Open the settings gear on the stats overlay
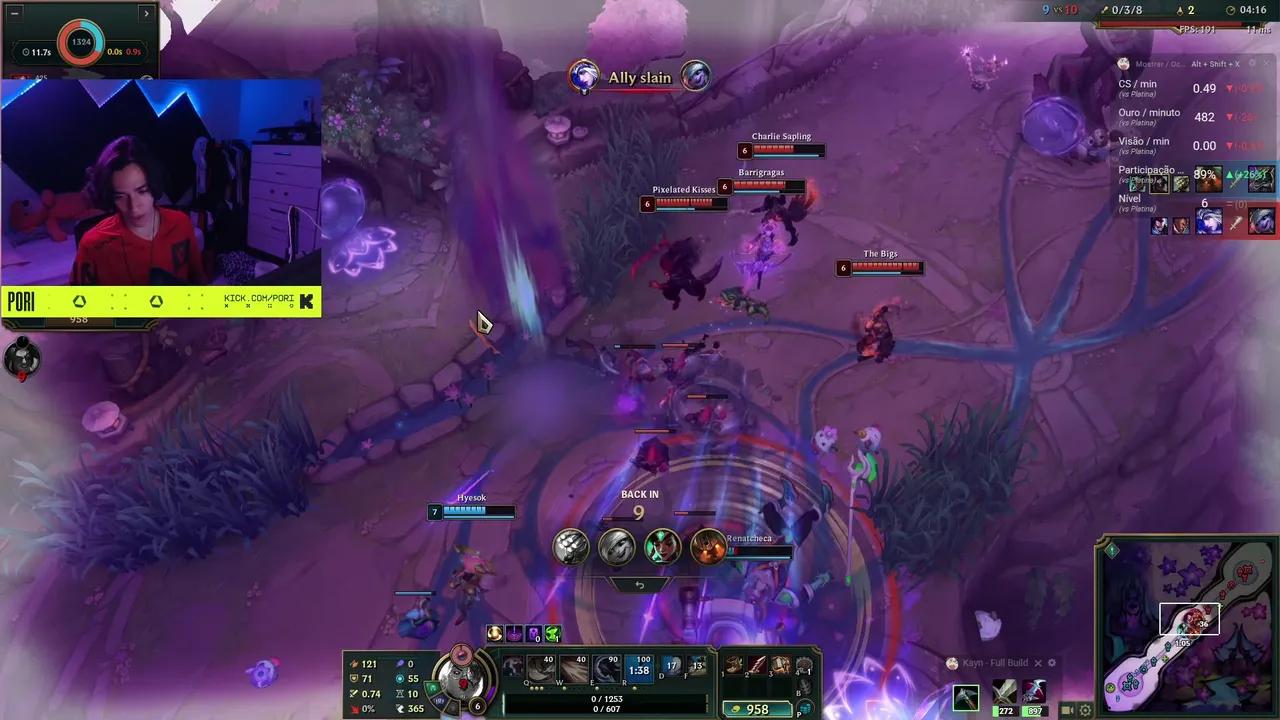 pos(1252,63)
